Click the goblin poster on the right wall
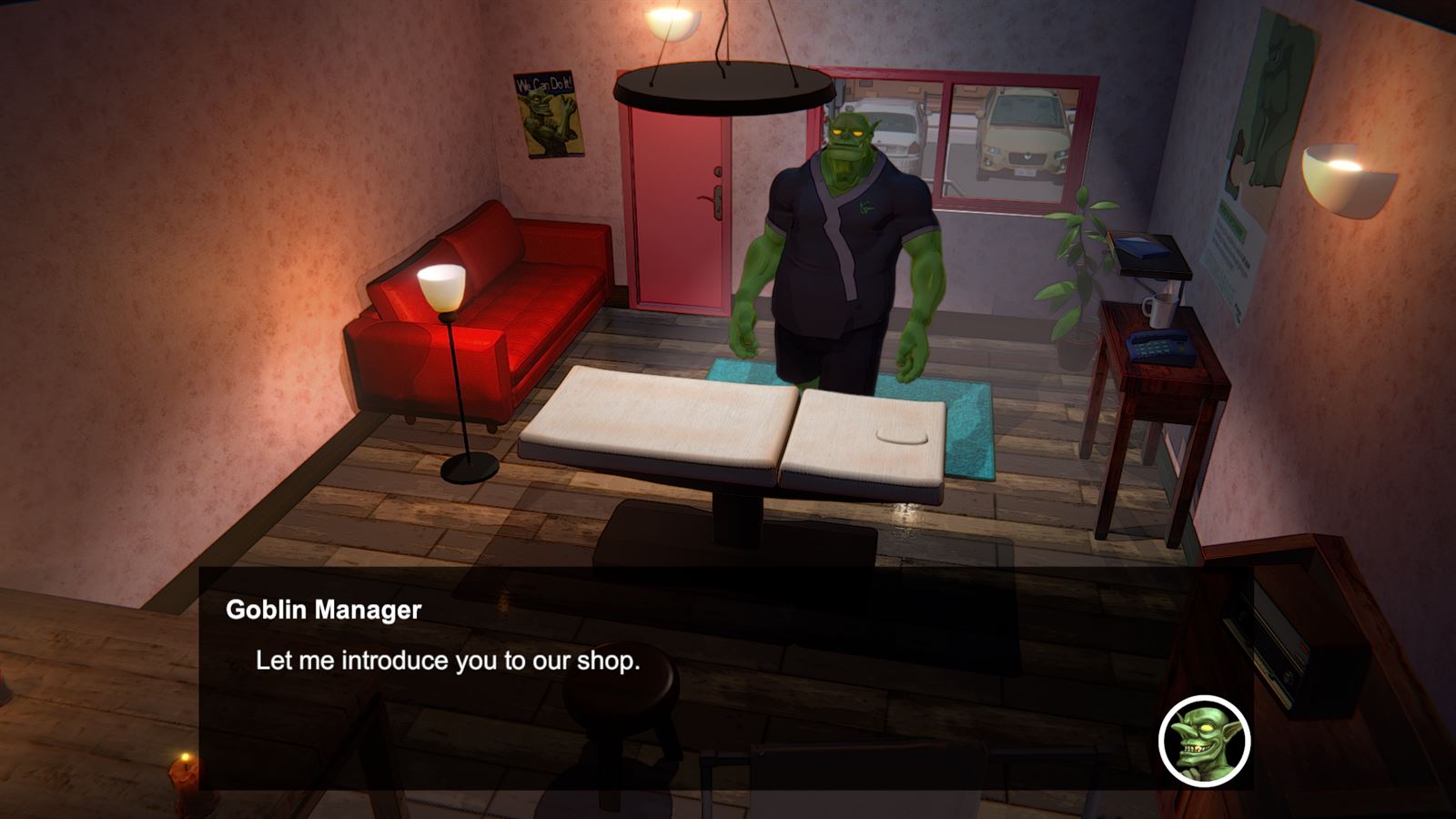The image size is (1456, 819). [1265, 109]
